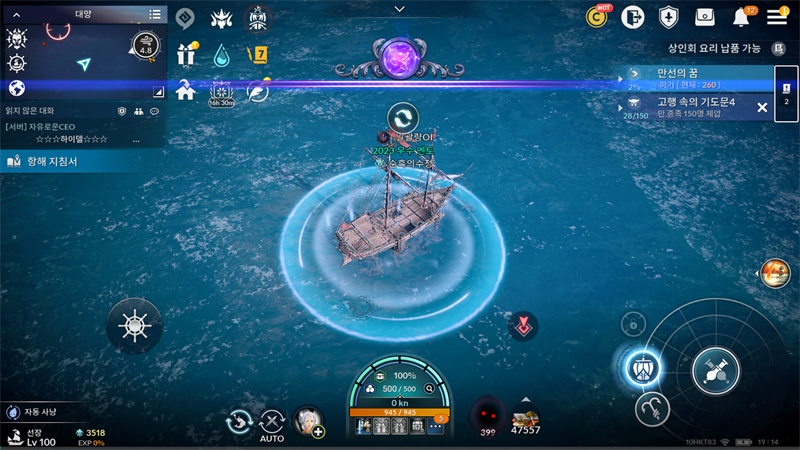Fire the ship cannon attack
This screenshot has width=800, height=450.
pos(715,371)
